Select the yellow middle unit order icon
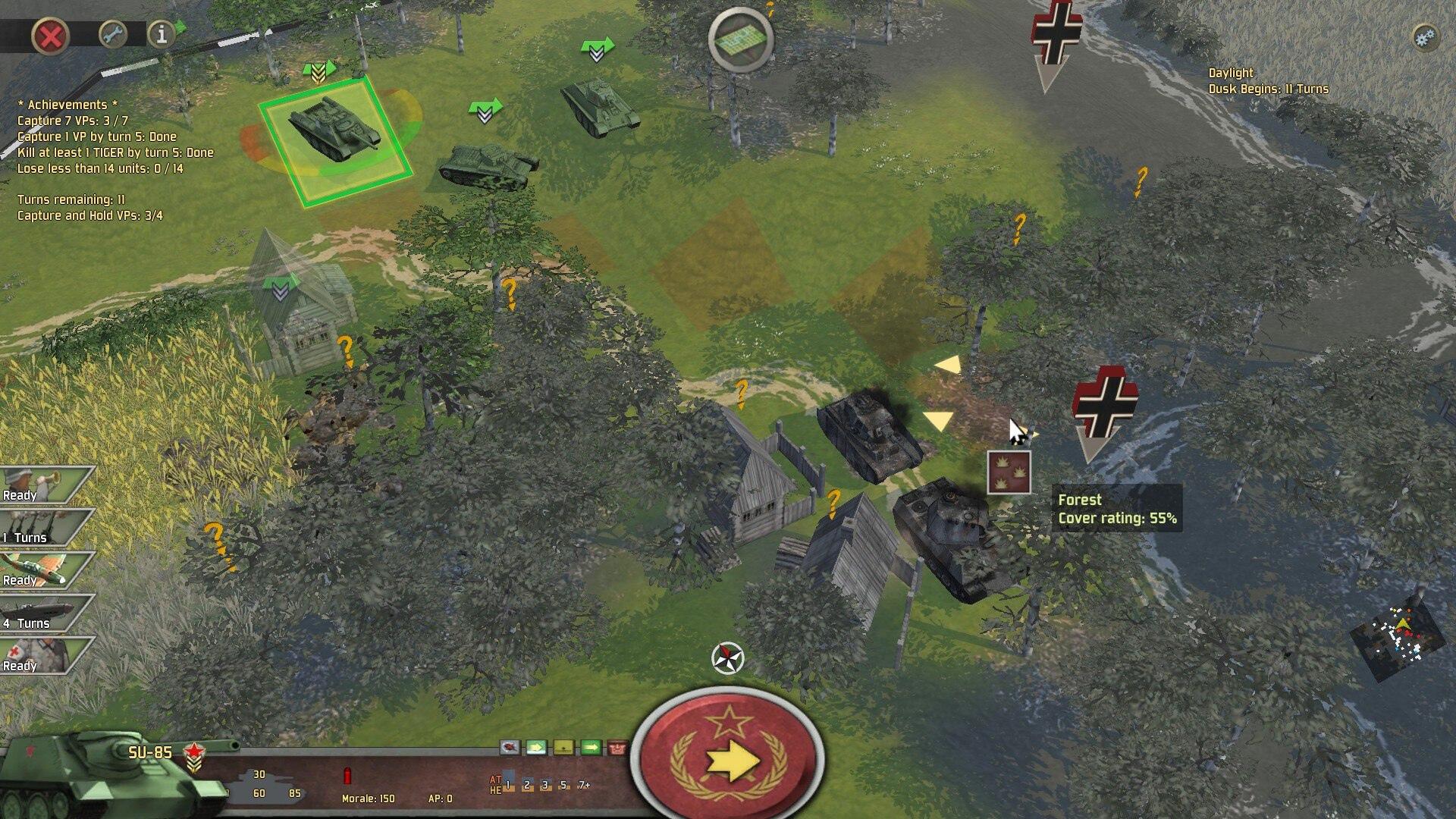1456x819 pixels. 563,748
